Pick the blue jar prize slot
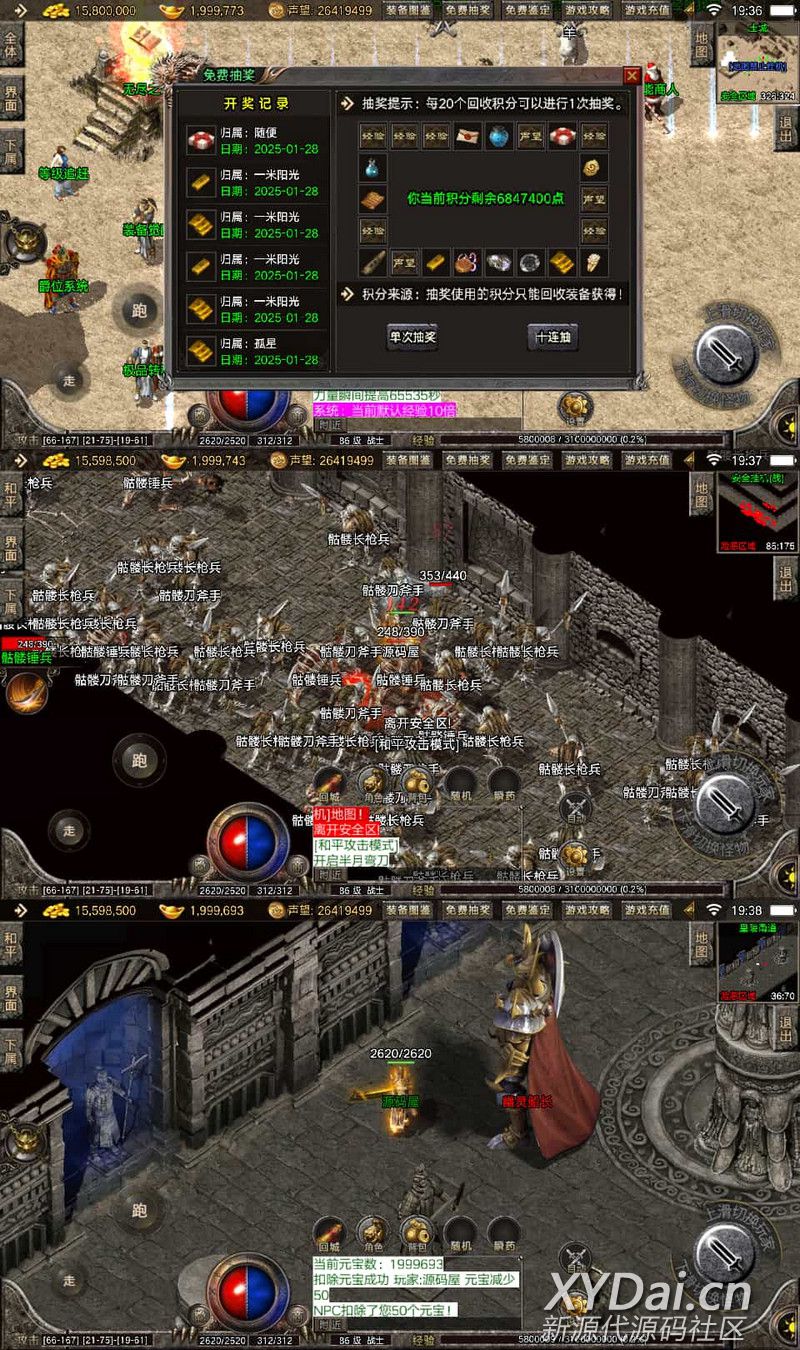Image resolution: width=800 pixels, height=1350 pixels. [500, 136]
